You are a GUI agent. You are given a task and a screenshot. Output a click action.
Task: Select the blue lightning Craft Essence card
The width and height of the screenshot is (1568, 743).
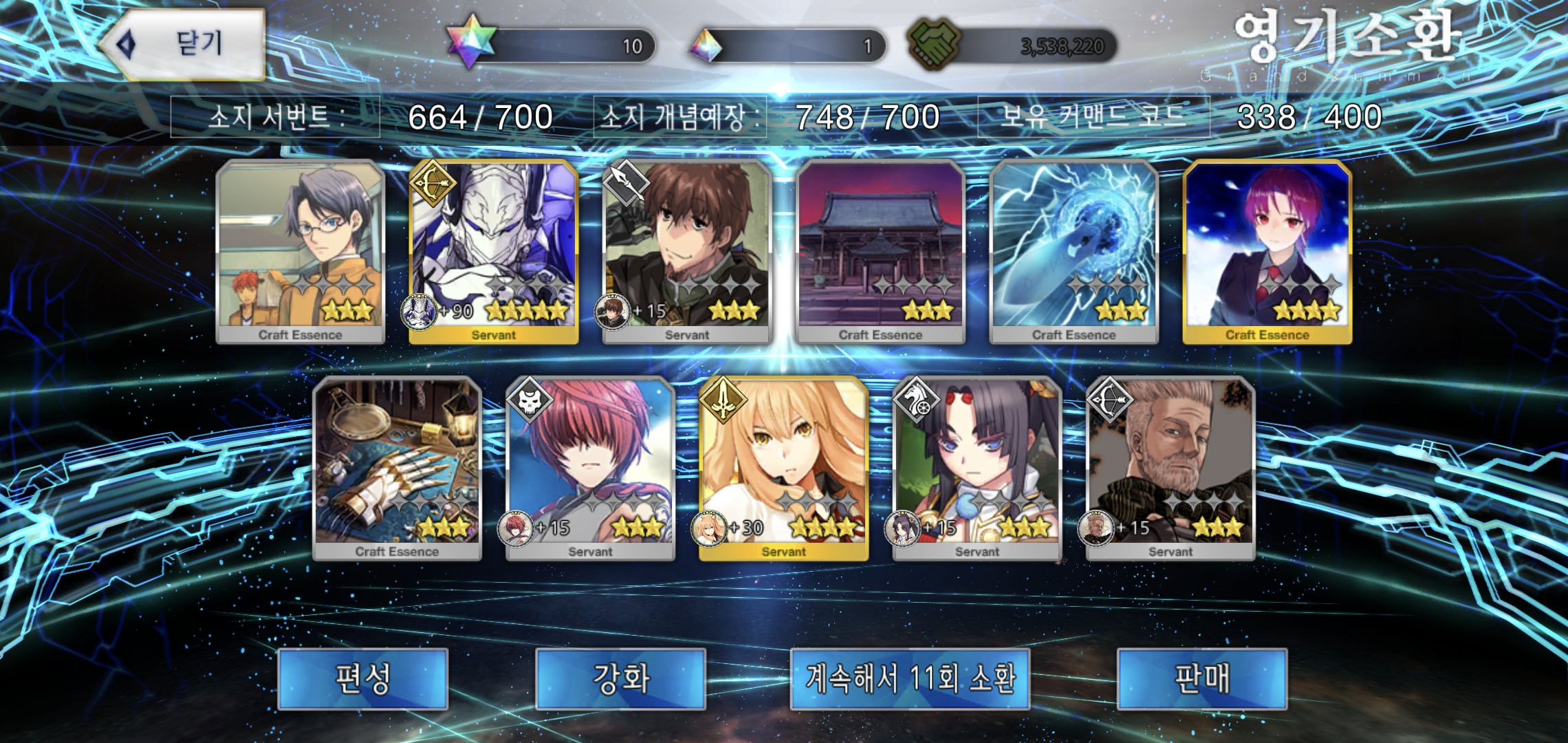click(x=1074, y=252)
